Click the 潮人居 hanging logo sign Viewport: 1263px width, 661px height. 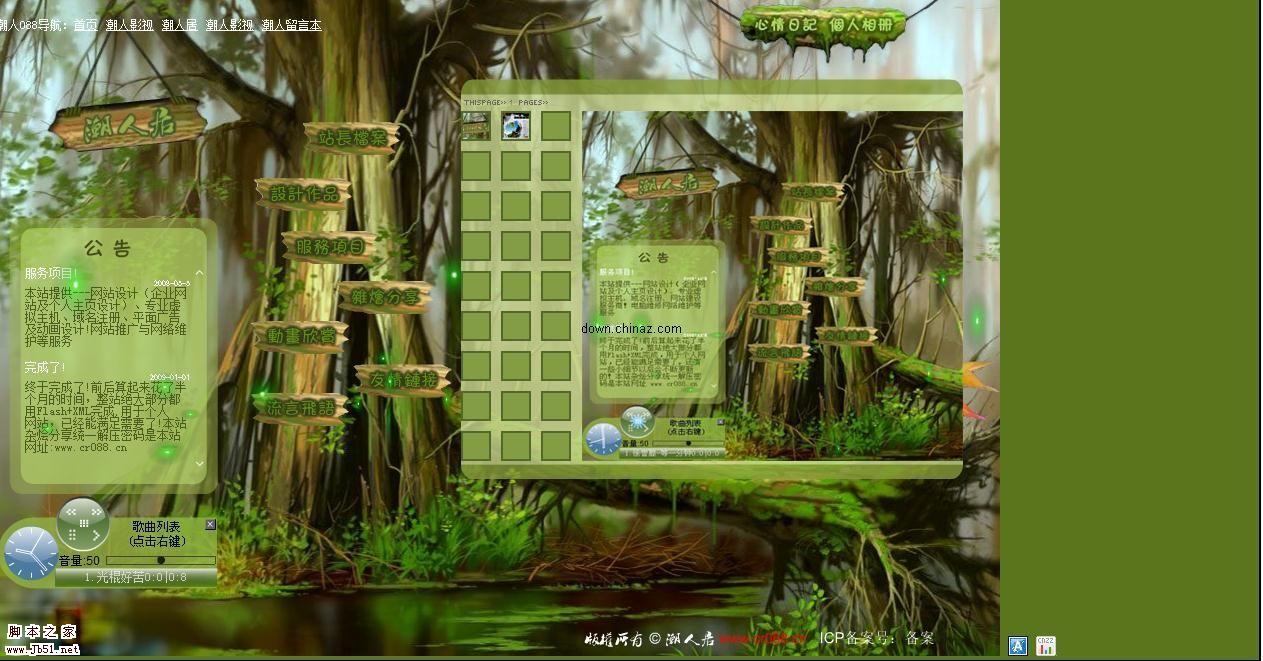tap(128, 126)
